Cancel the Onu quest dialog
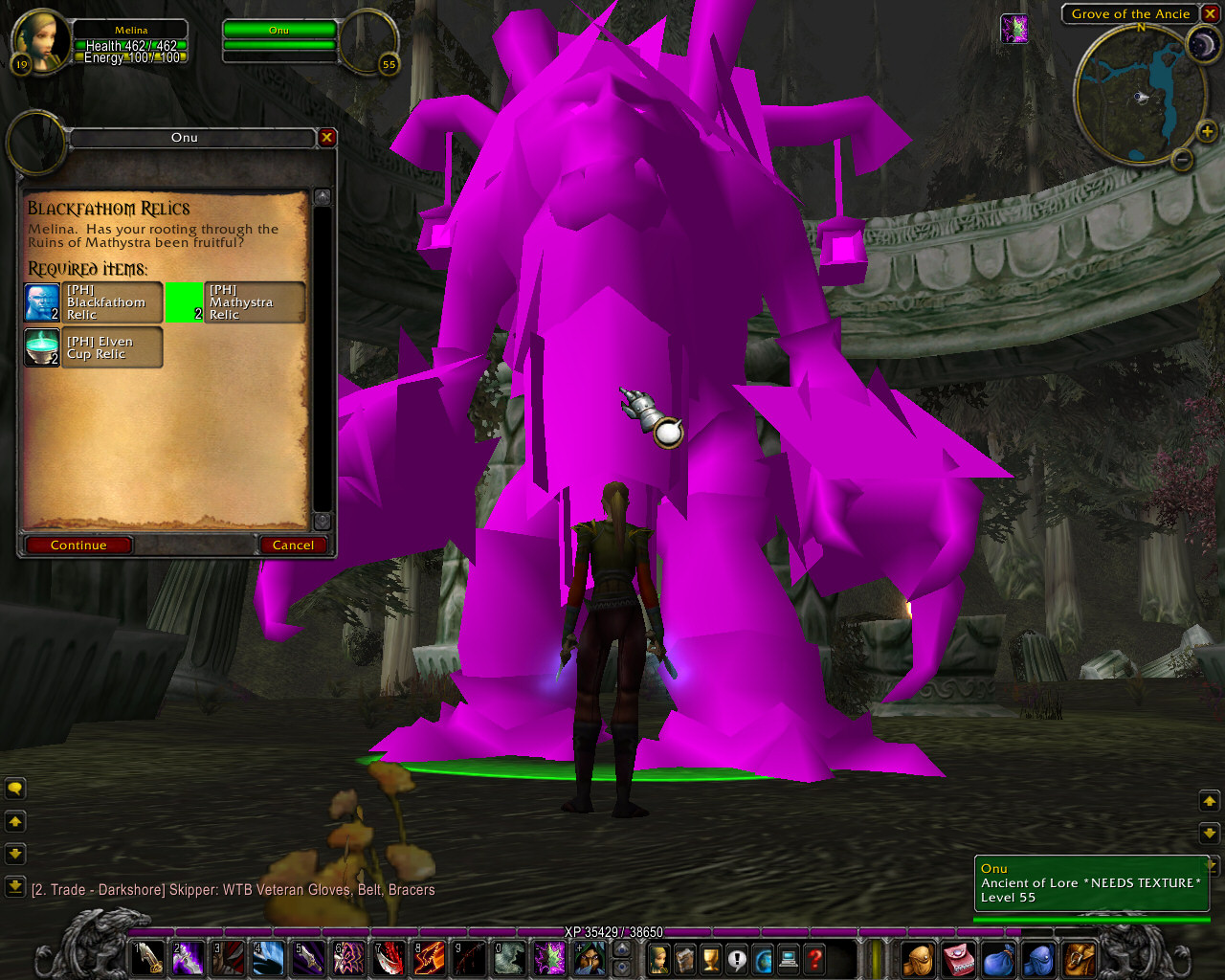Image resolution: width=1225 pixels, height=980 pixels. [293, 545]
